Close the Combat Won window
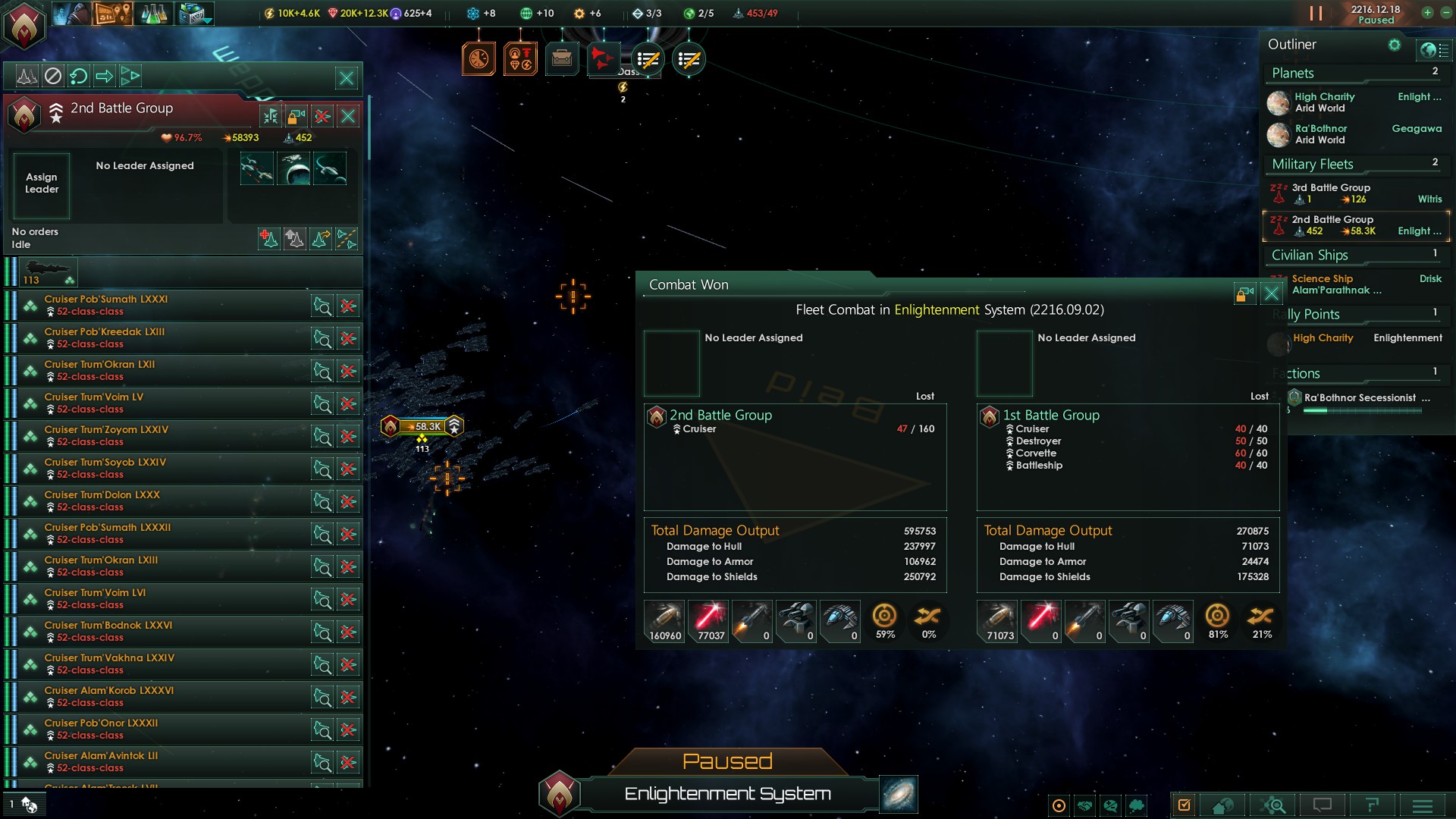This screenshot has height=819, width=1456. [1272, 293]
